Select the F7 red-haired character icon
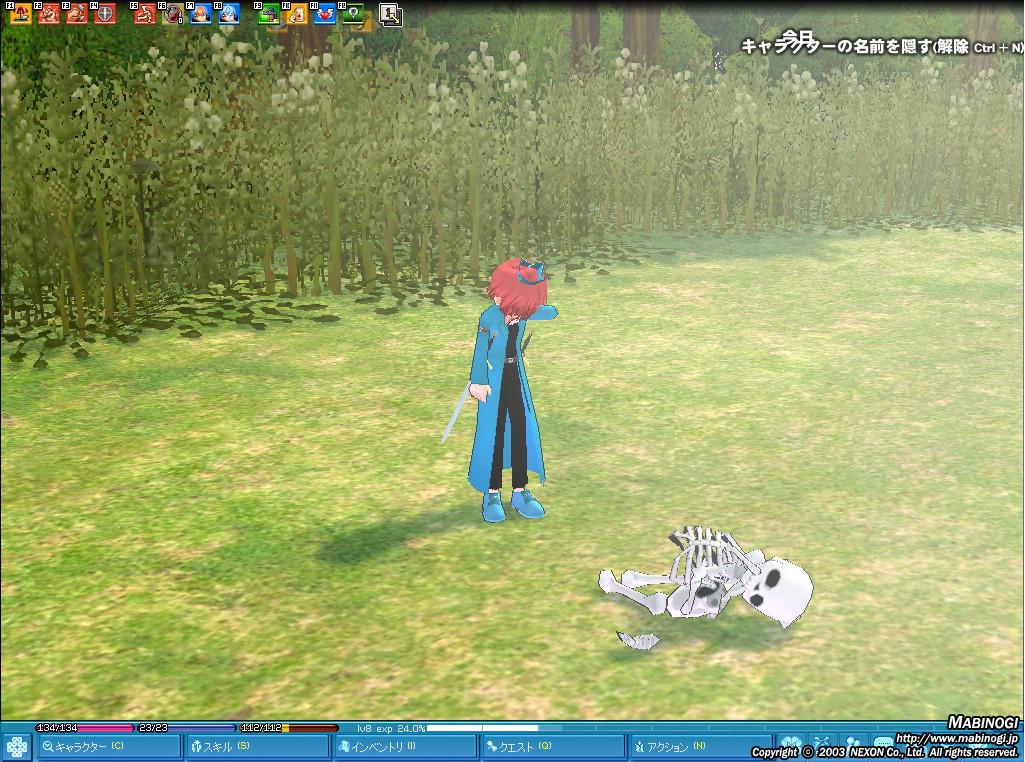 coord(201,14)
